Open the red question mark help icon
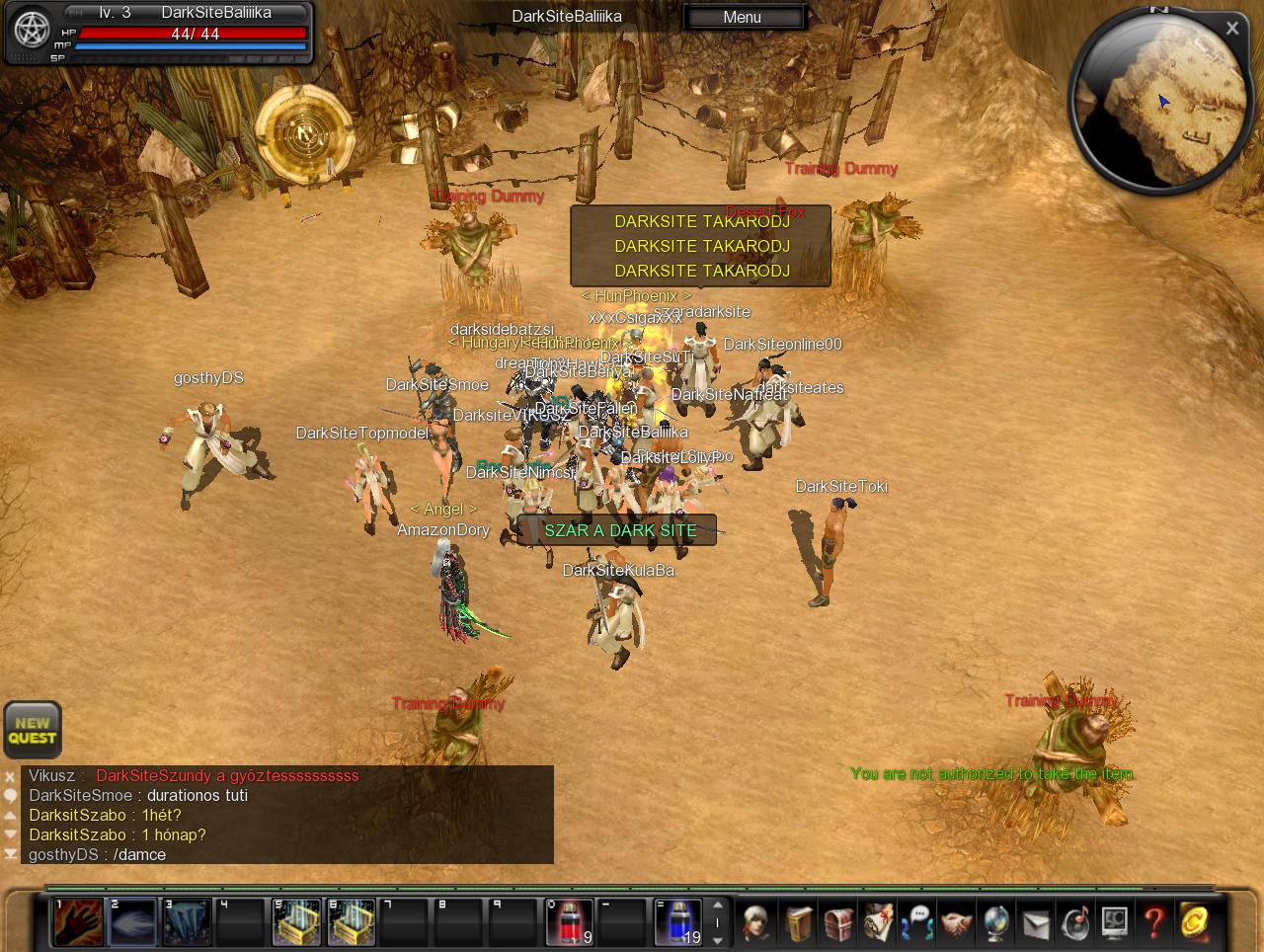Screen dimensions: 1264x952 [x=1153, y=922]
